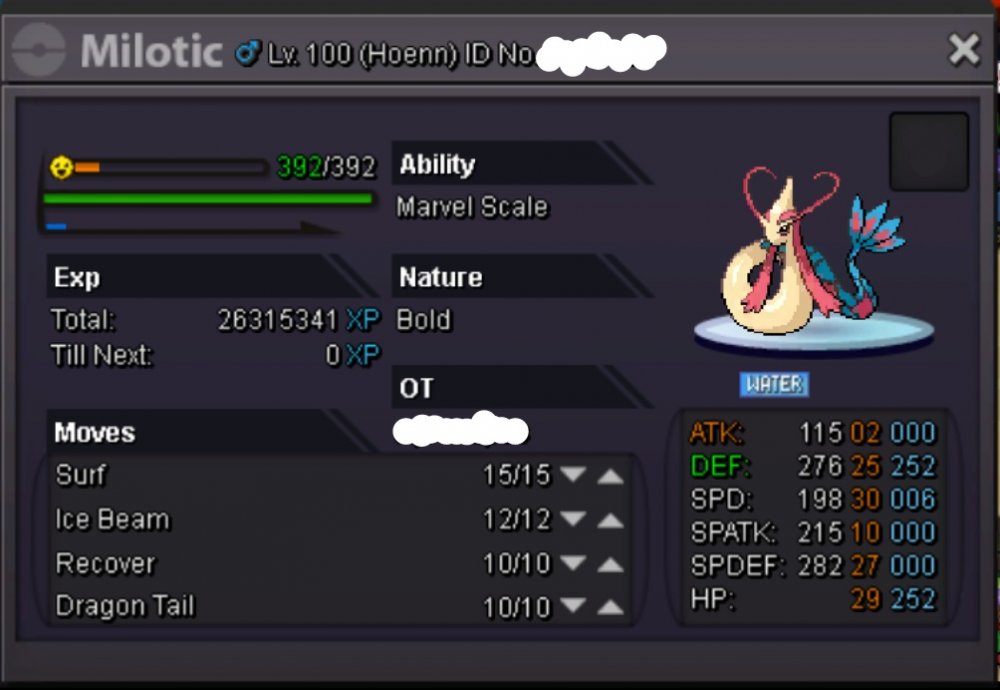
Task: Move Dragon Tail up in the list
Action: coord(610,607)
